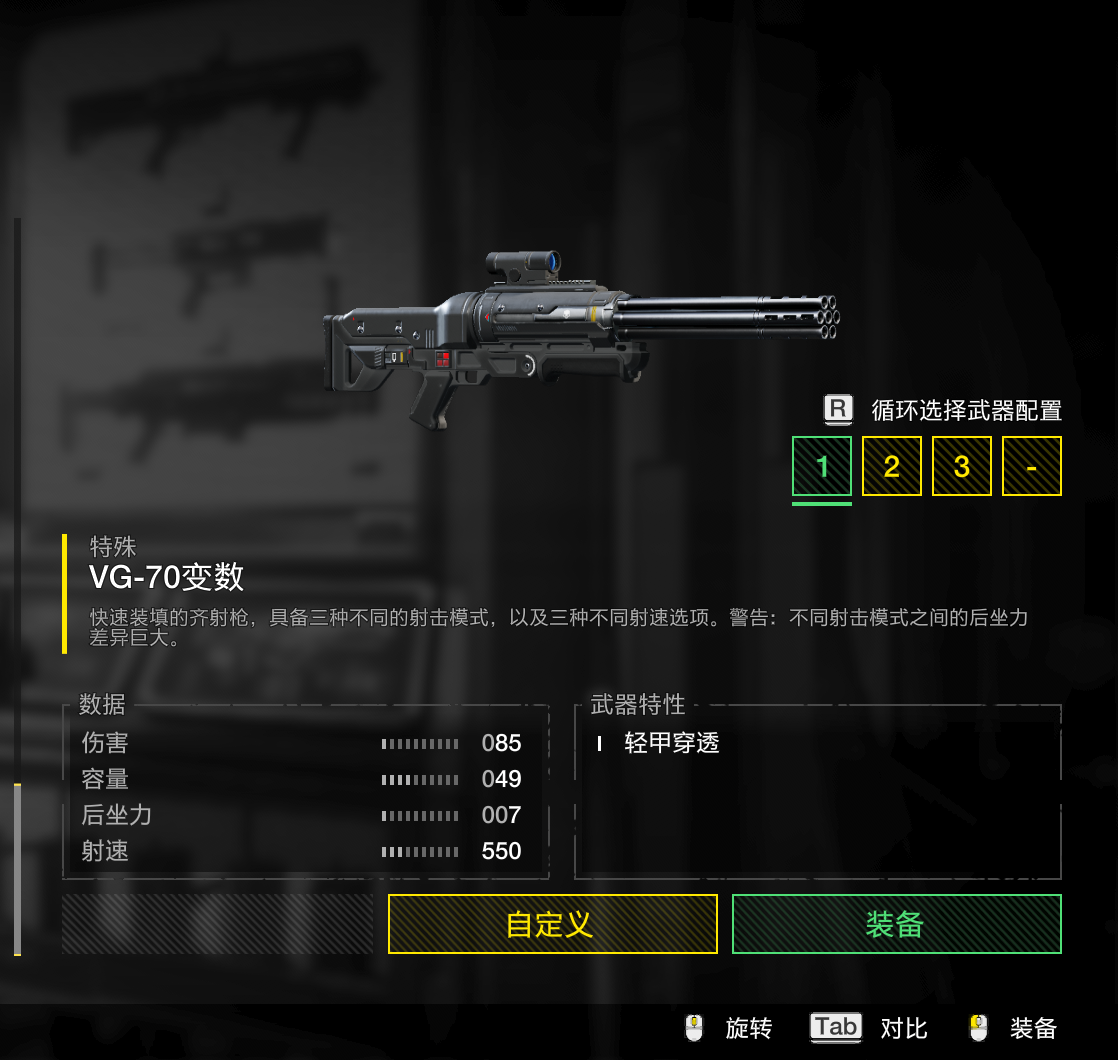Viewport: 1118px width, 1060px height.
Task: Select weapon configuration 1
Action: point(822,466)
